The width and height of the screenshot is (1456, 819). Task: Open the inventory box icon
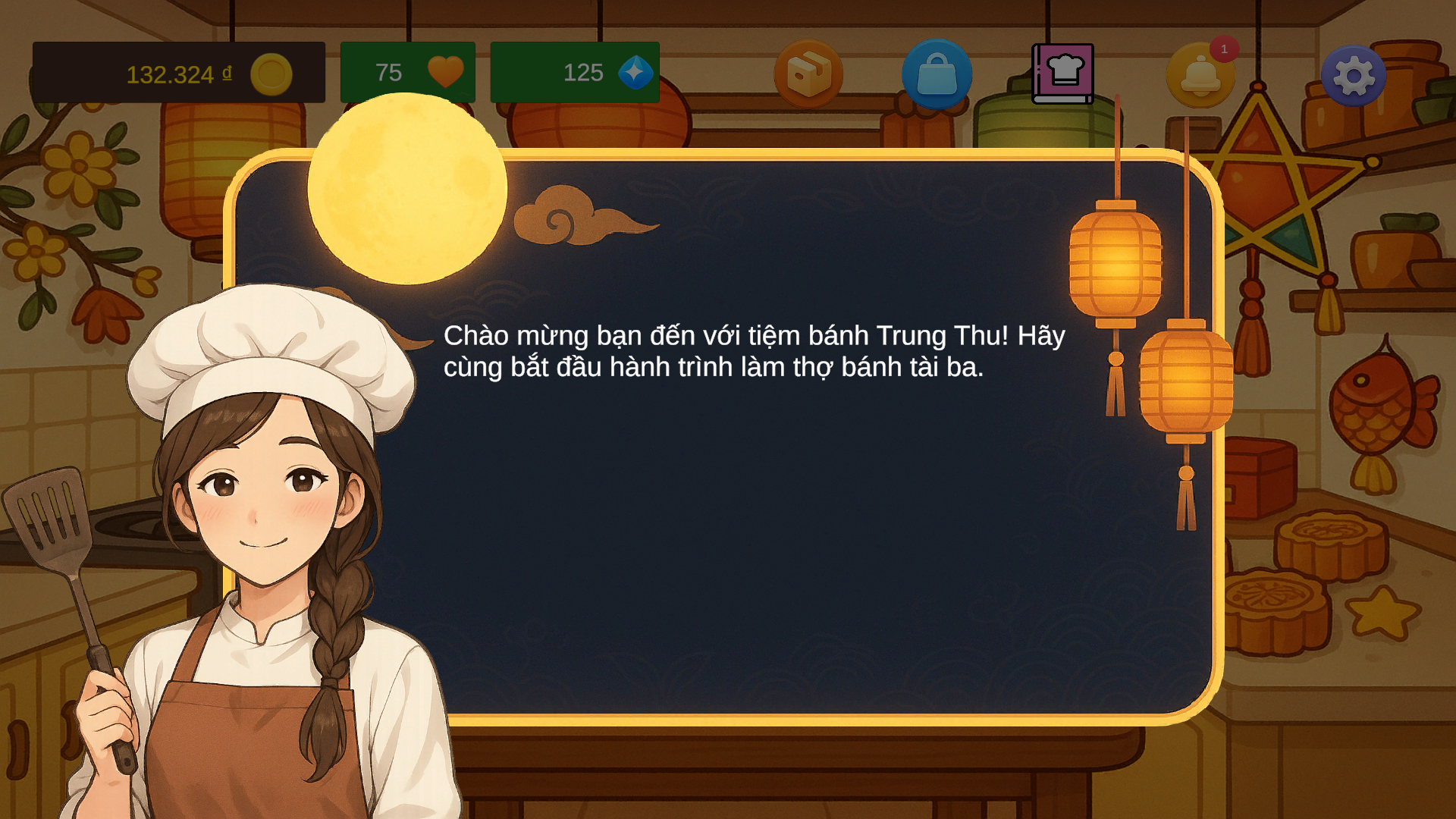click(x=809, y=74)
